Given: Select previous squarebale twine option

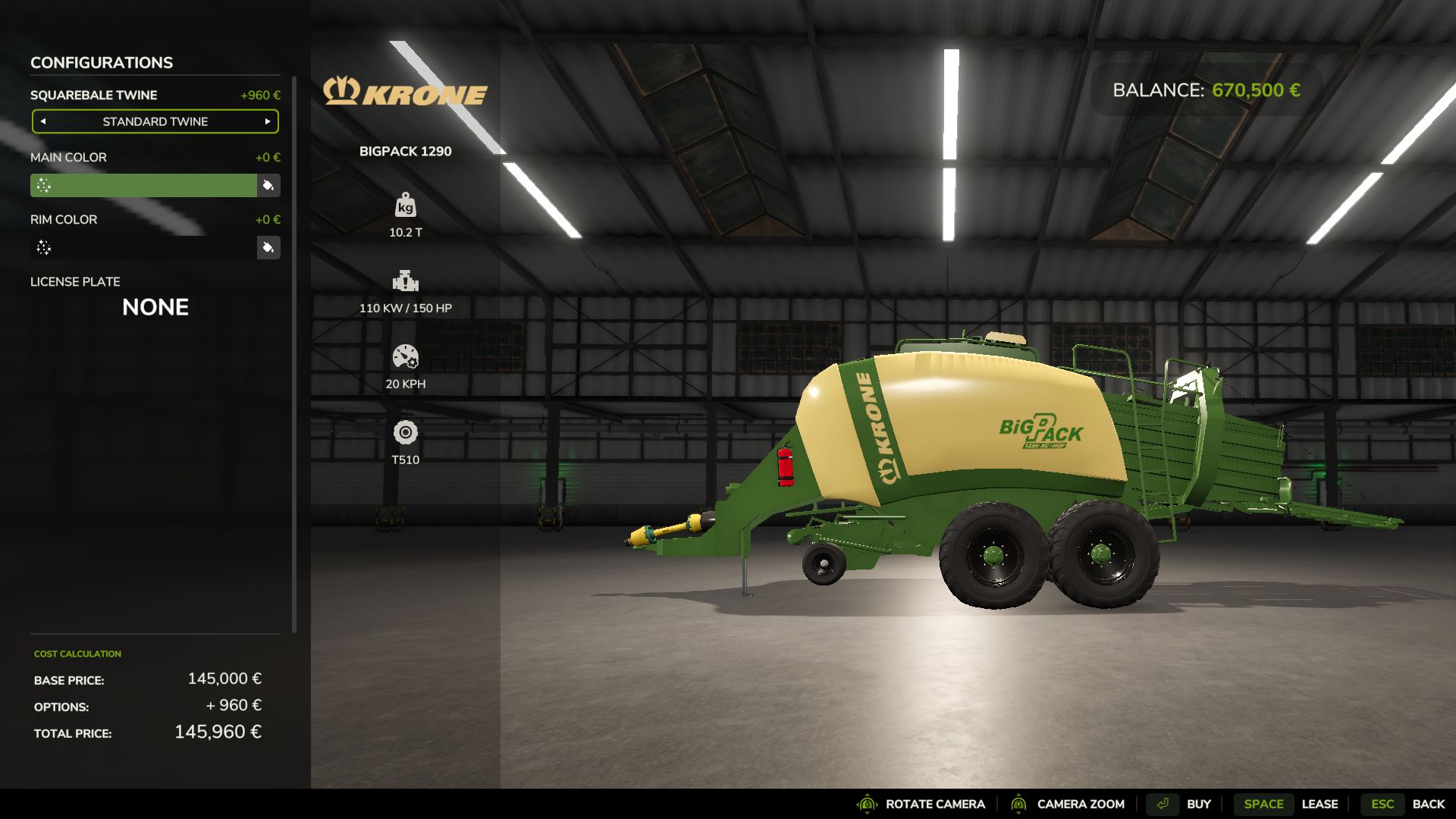Looking at the screenshot, I should click(43, 121).
